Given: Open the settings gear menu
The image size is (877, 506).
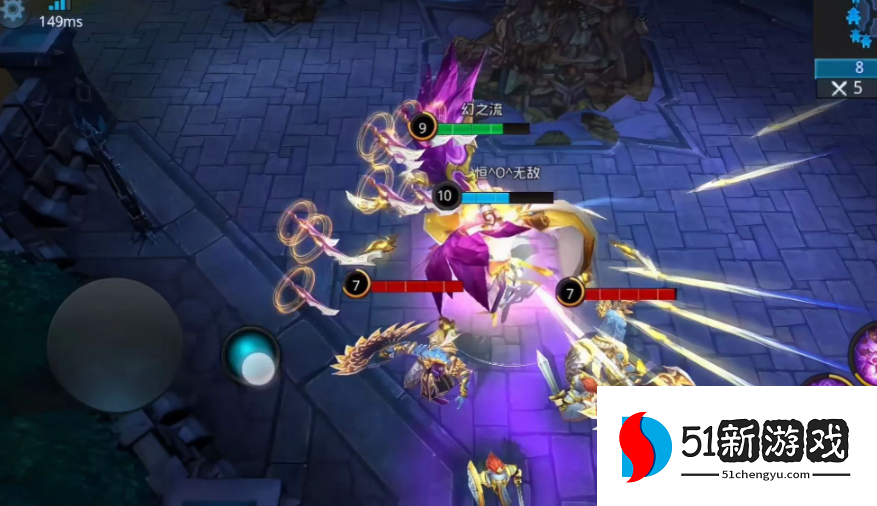Looking at the screenshot, I should (x=12, y=12).
